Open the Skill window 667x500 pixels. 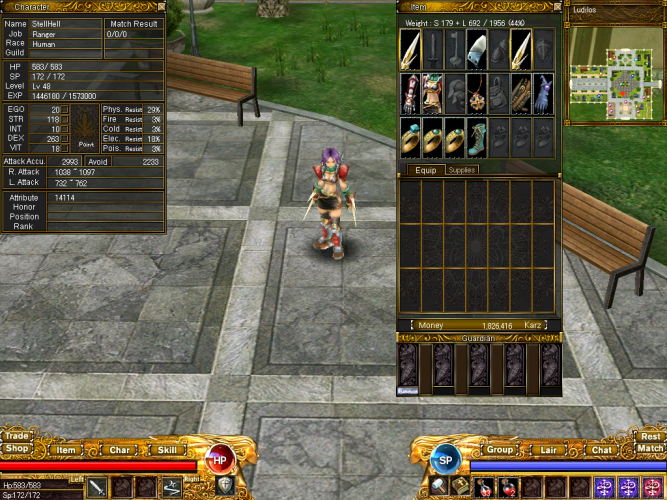168,451
